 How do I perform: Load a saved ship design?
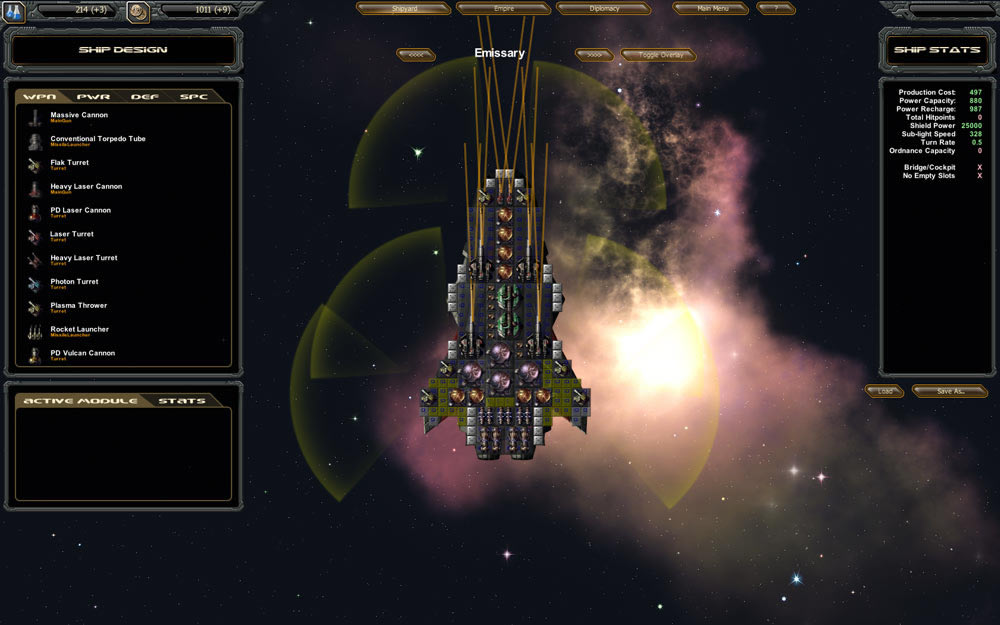click(x=885, y=391)
